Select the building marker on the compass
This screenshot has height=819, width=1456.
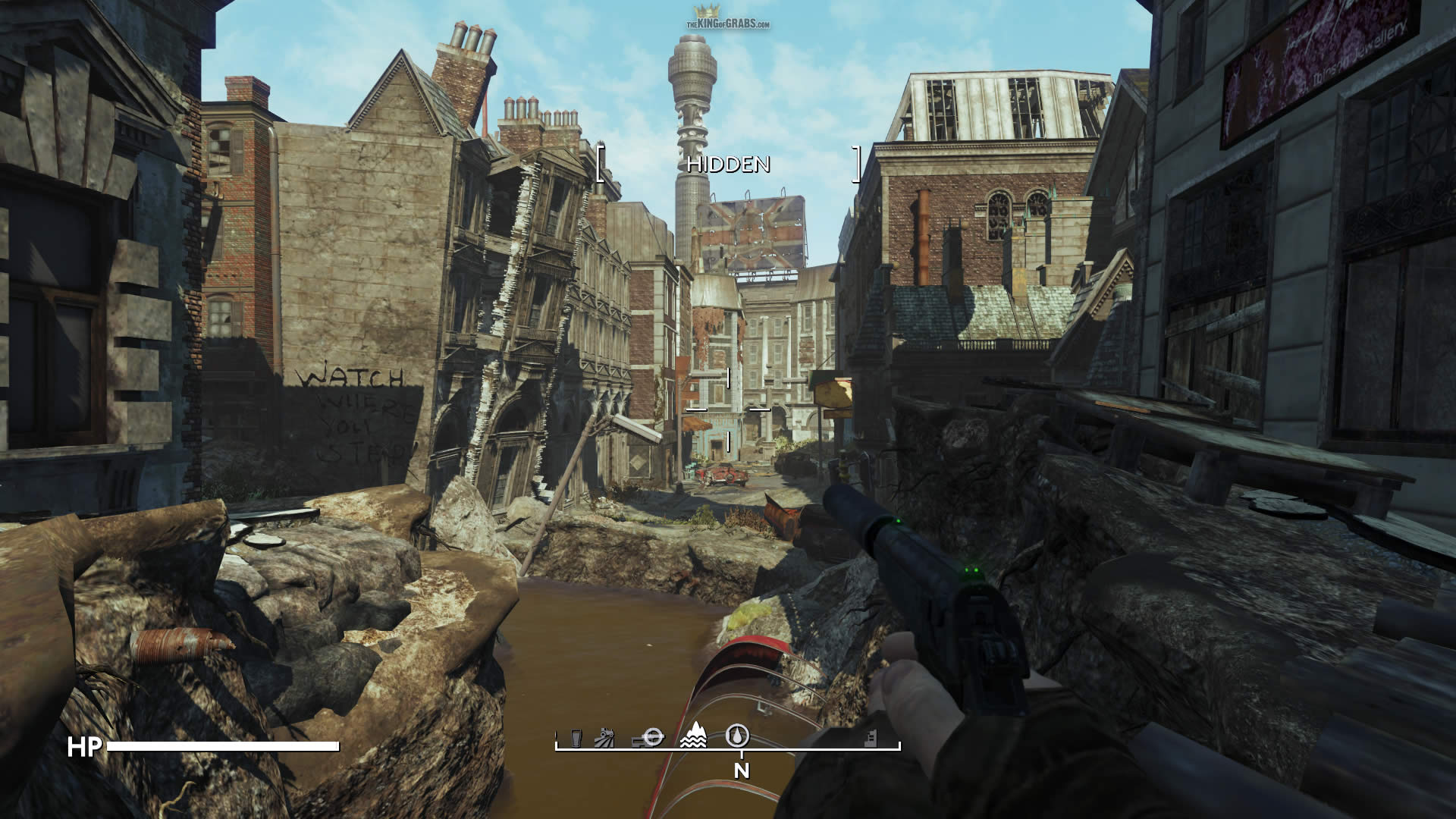[871, 738]
